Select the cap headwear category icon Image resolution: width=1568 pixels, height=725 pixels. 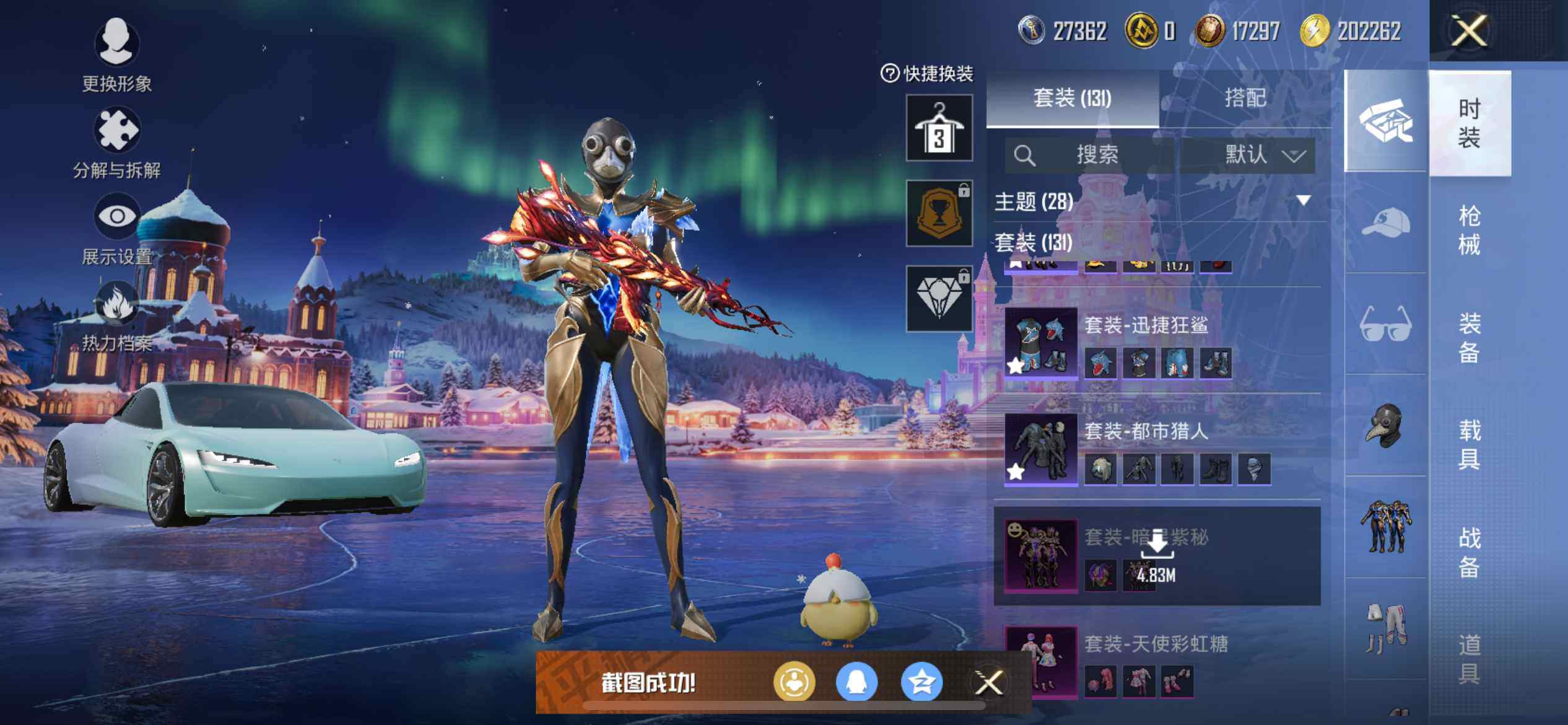click(x=1386, y=223)
